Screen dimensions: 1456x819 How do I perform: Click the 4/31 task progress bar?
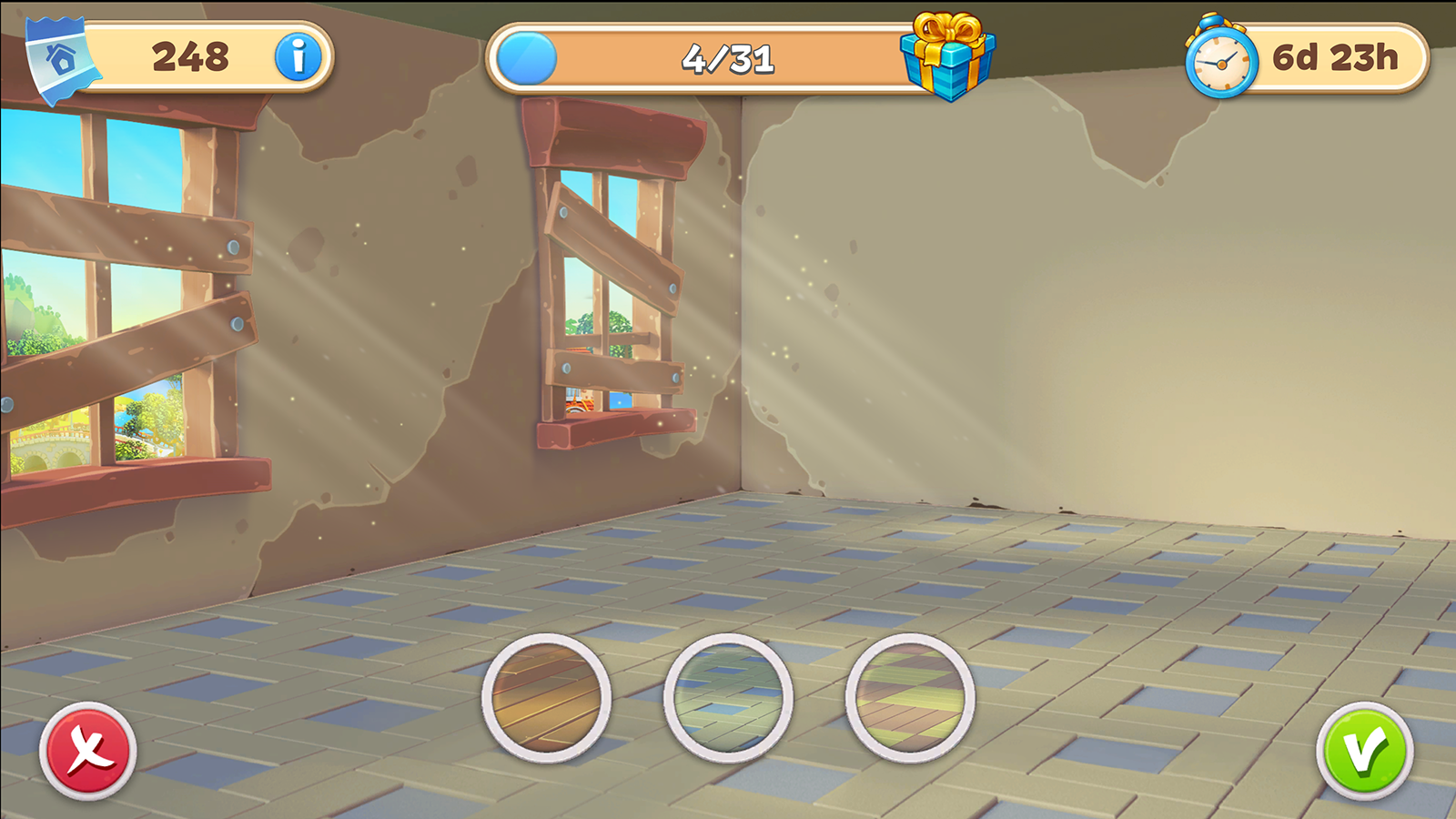click(728, 60)
